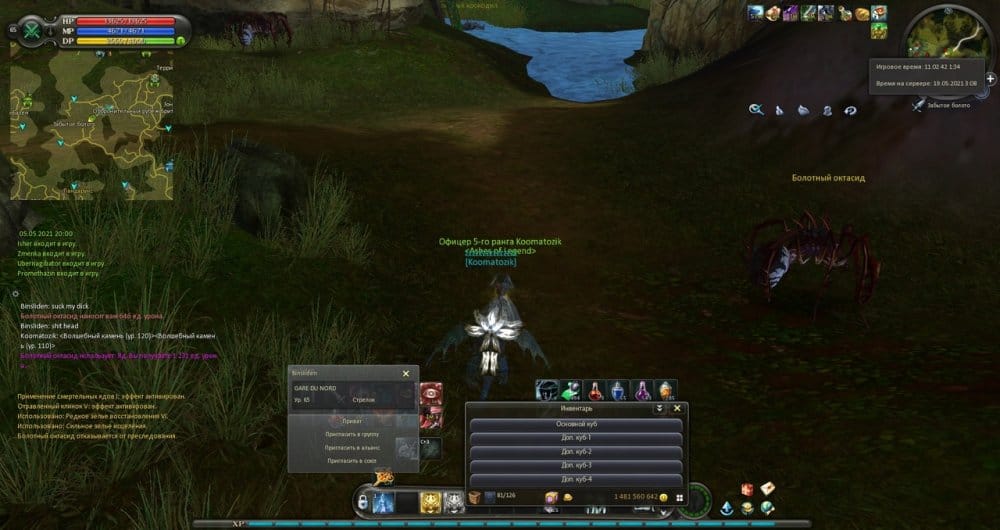Use the red potion on the quickbar
This screenshot has width=1000, height=530.
(595, 390)
